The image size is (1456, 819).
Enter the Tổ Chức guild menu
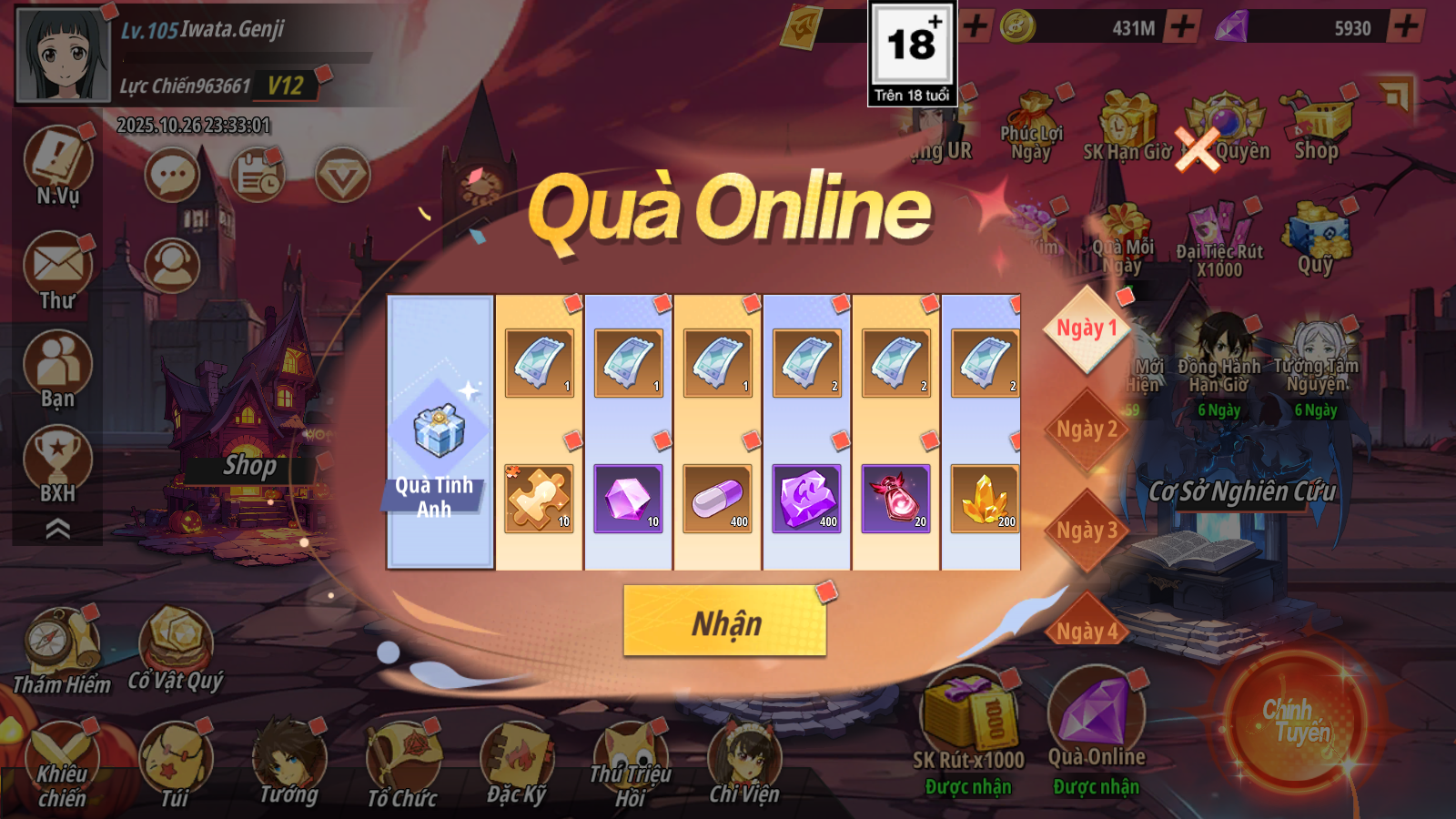point(402,764)
